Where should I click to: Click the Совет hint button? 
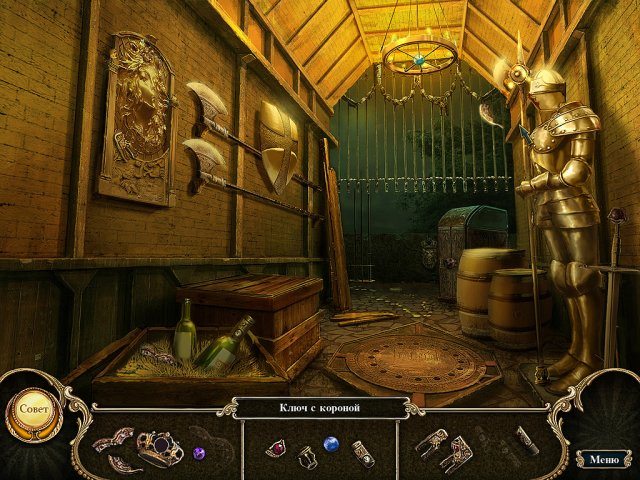click(x=33, y=410)
